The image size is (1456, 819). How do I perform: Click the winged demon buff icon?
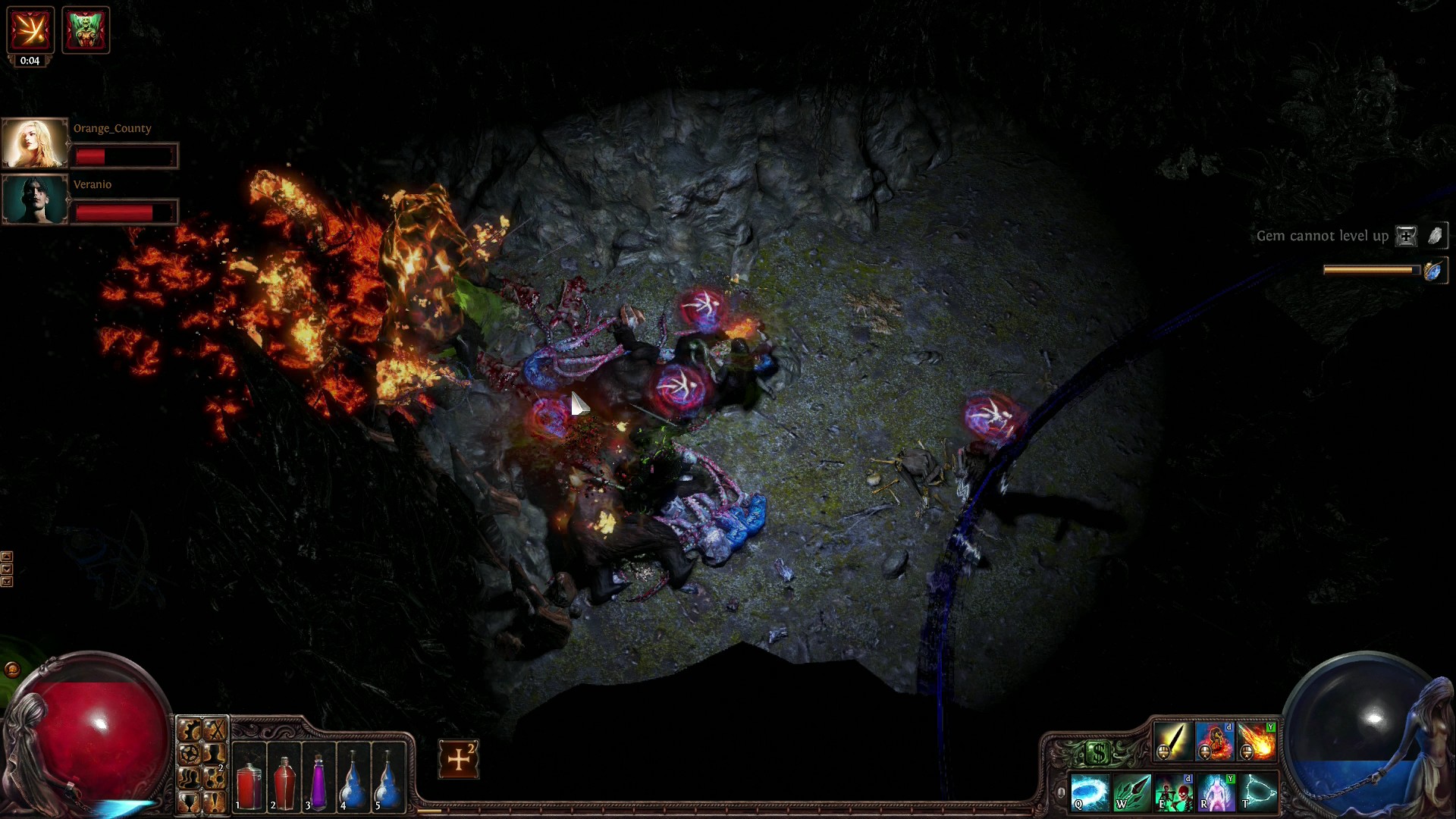[85, 30]
